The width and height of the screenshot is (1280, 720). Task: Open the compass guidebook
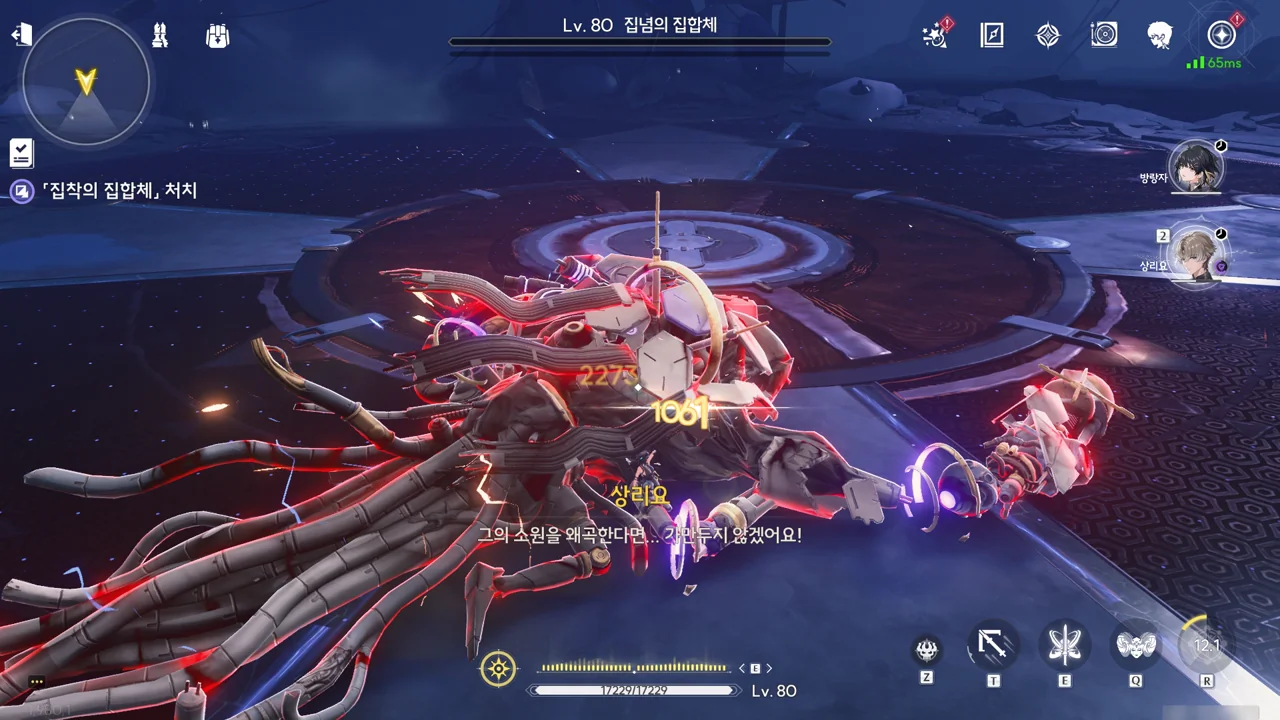click(x=991, y=36)
